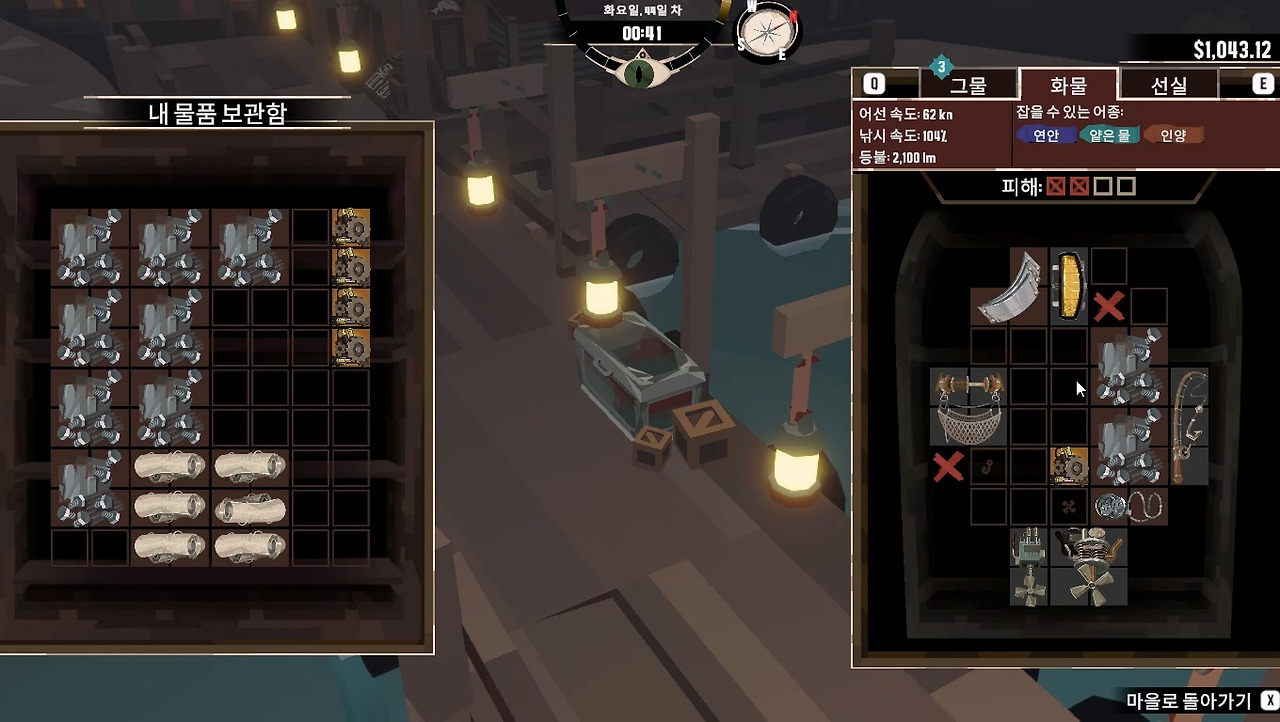Select the gear part in the cargo hold

point(1068,466)
